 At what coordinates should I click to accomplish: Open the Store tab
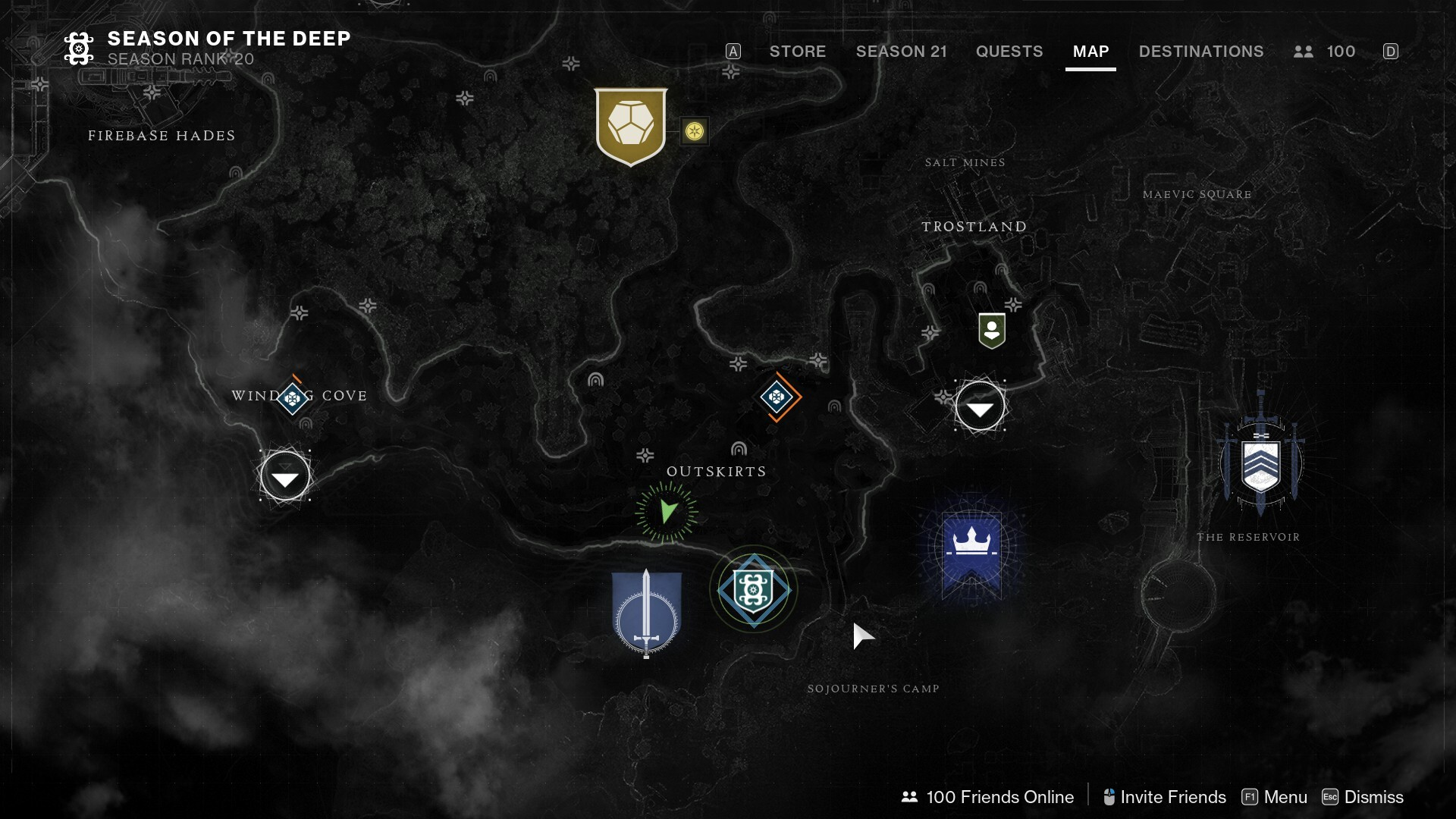tap(797, 52)
